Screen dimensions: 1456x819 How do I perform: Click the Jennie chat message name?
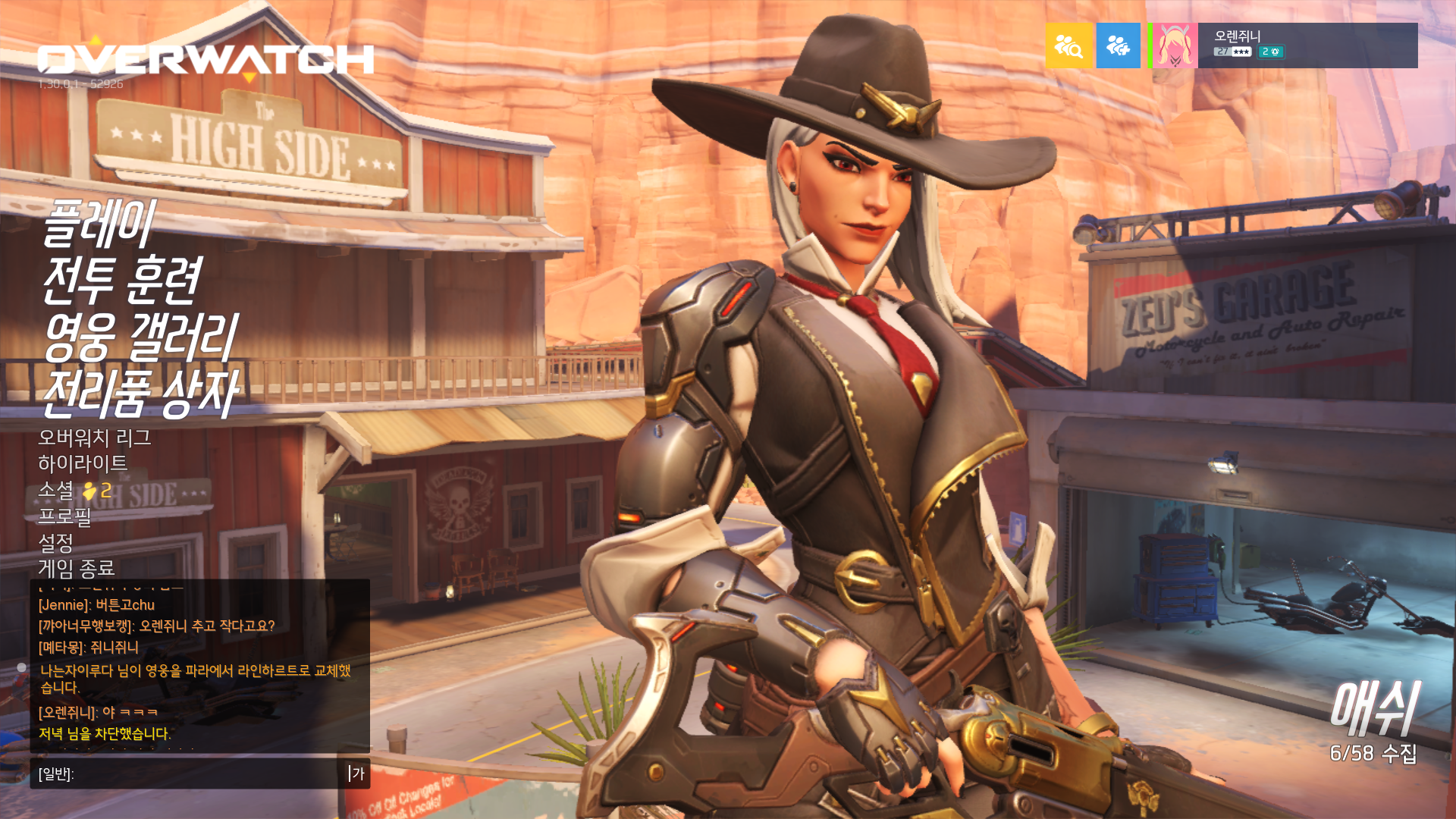[x=64, y=605]
